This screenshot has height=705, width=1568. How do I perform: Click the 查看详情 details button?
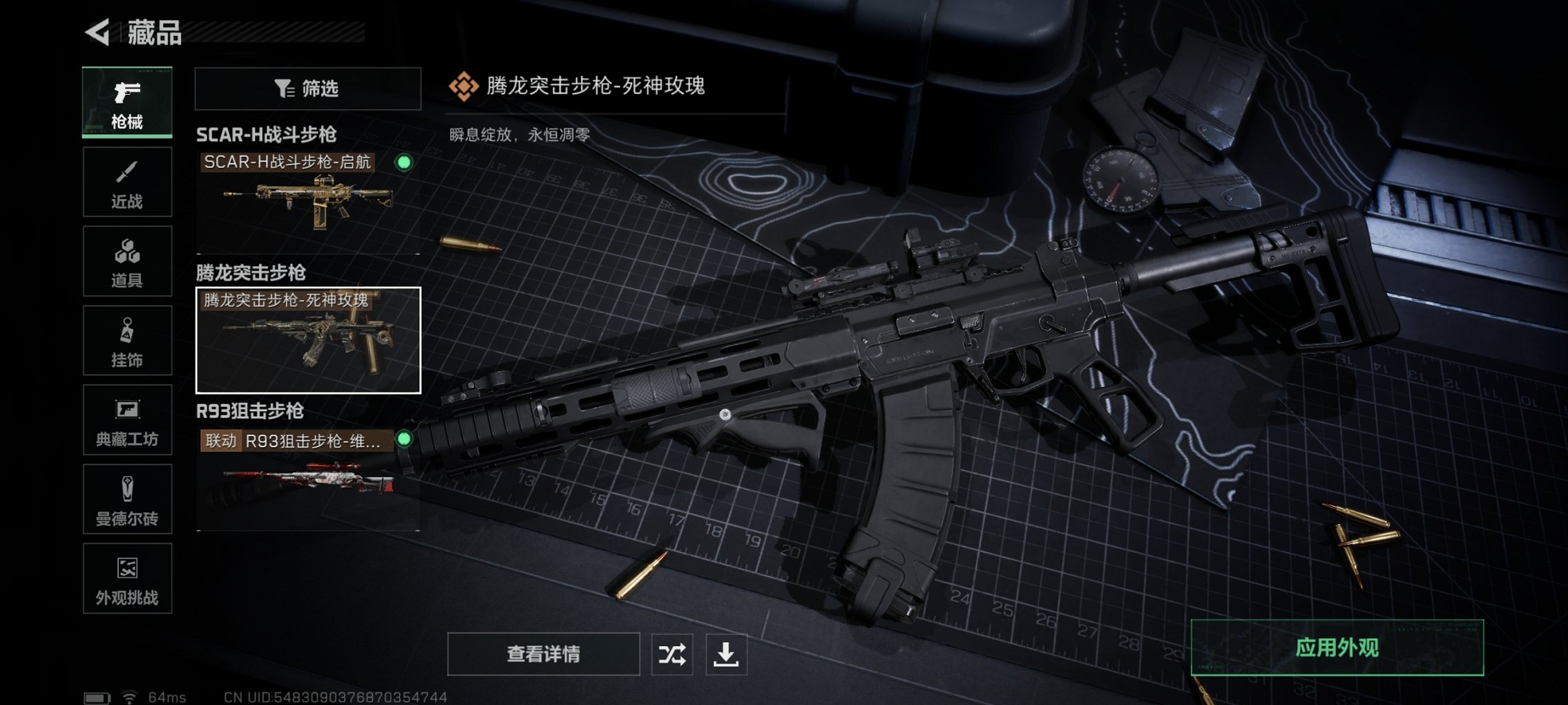pos(543,653)
